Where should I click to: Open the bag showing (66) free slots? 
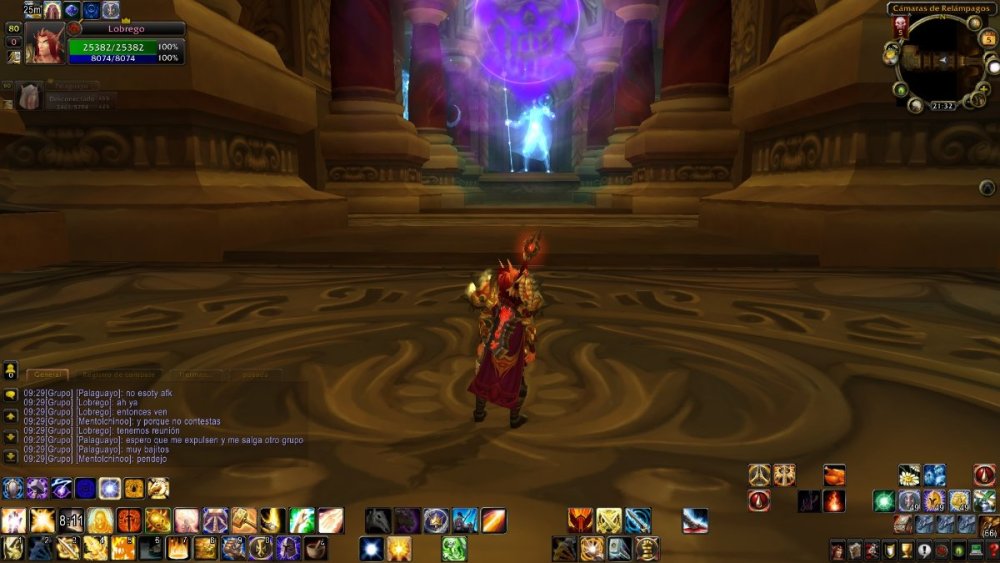[989, 525]
